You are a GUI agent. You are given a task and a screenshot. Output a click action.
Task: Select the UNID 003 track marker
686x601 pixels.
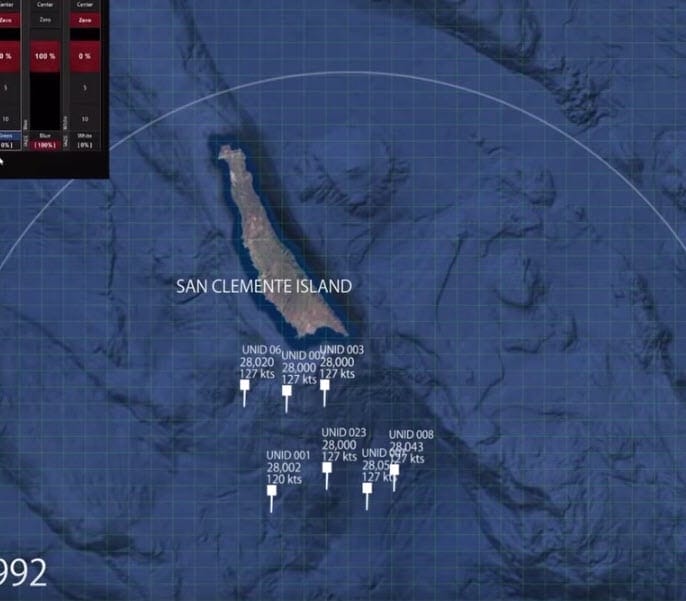click(325, 384)
